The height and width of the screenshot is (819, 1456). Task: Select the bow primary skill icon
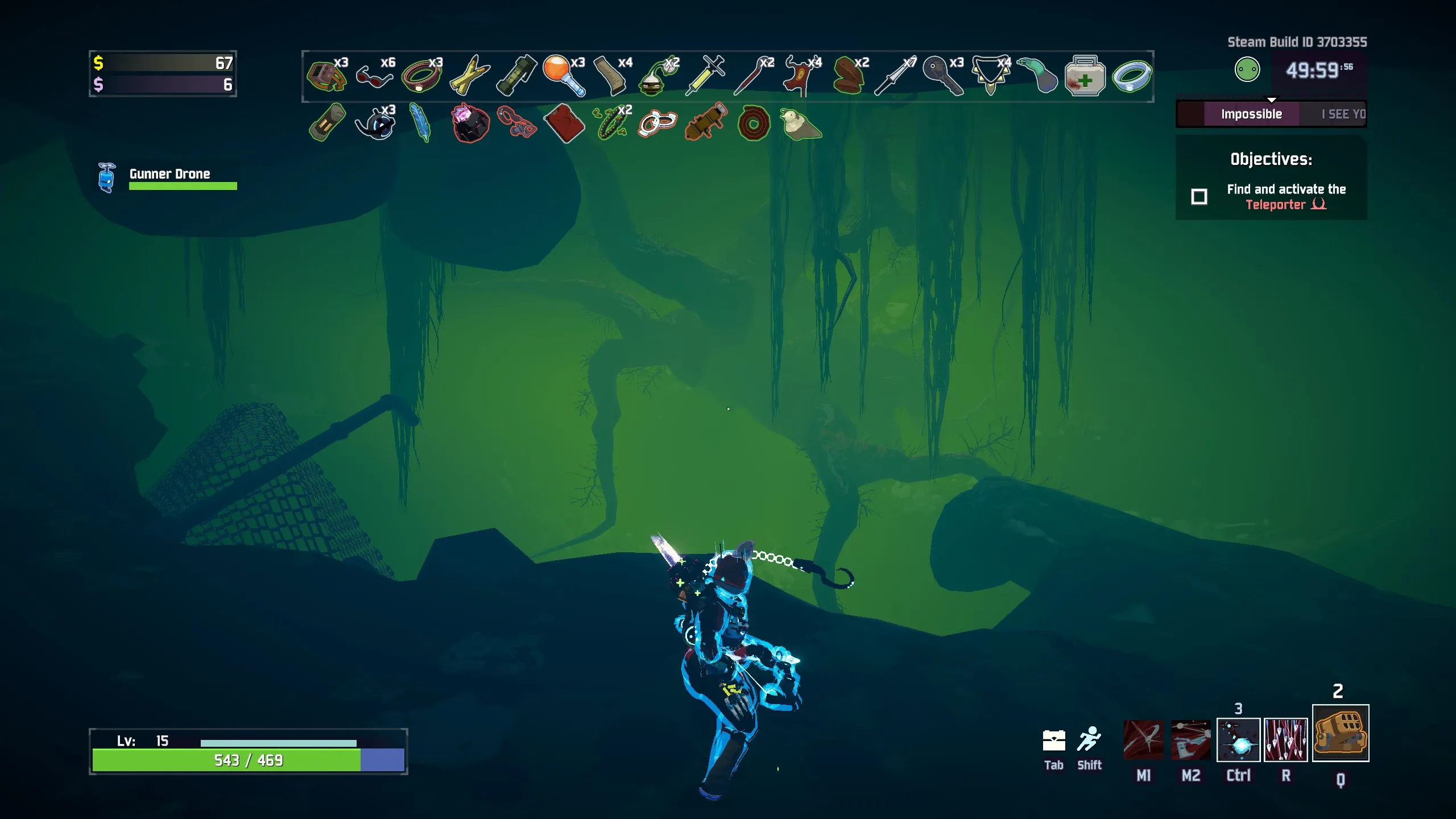point(1143,739)
